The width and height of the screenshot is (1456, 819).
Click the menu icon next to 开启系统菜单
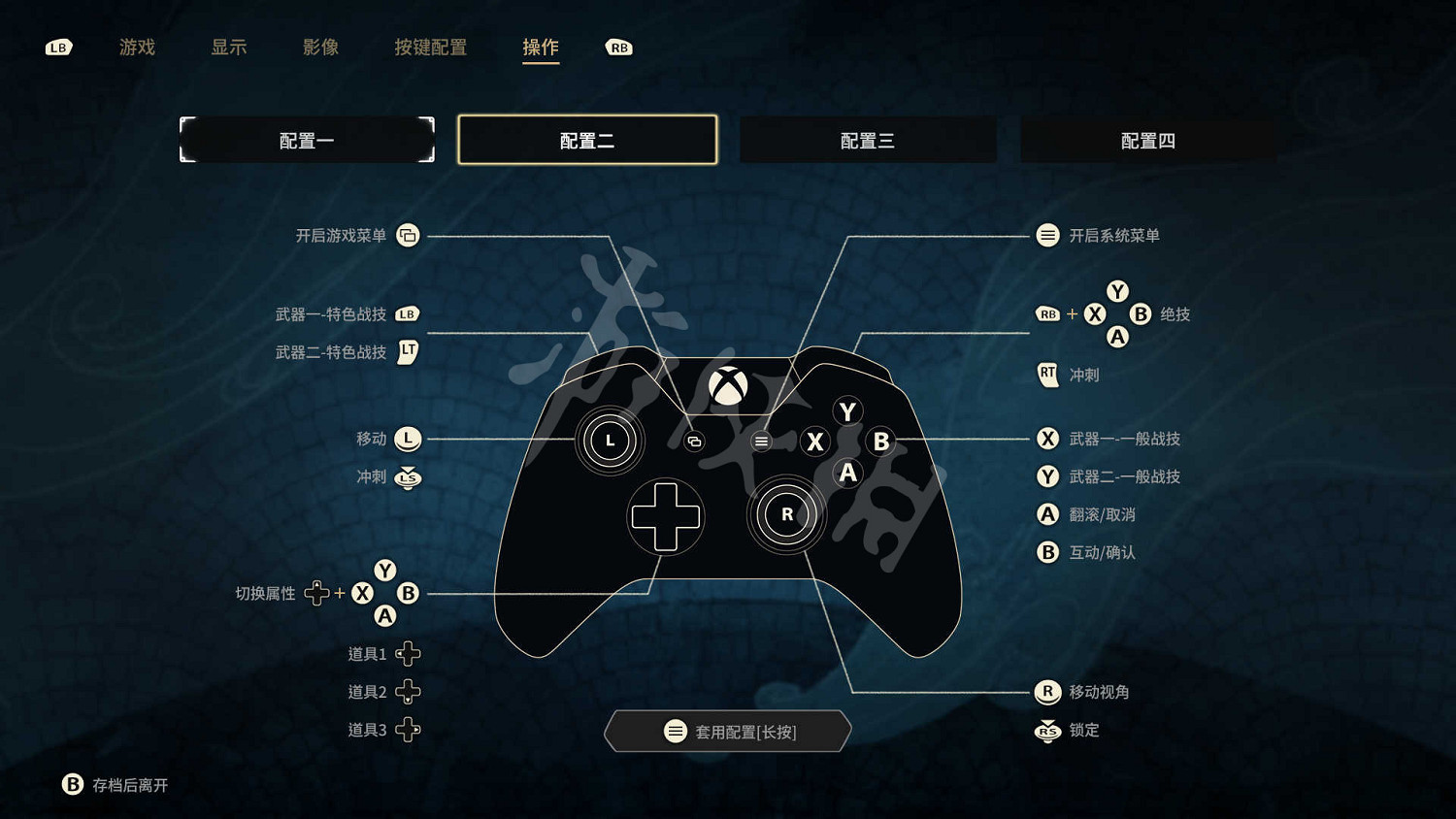point(1047,235)
